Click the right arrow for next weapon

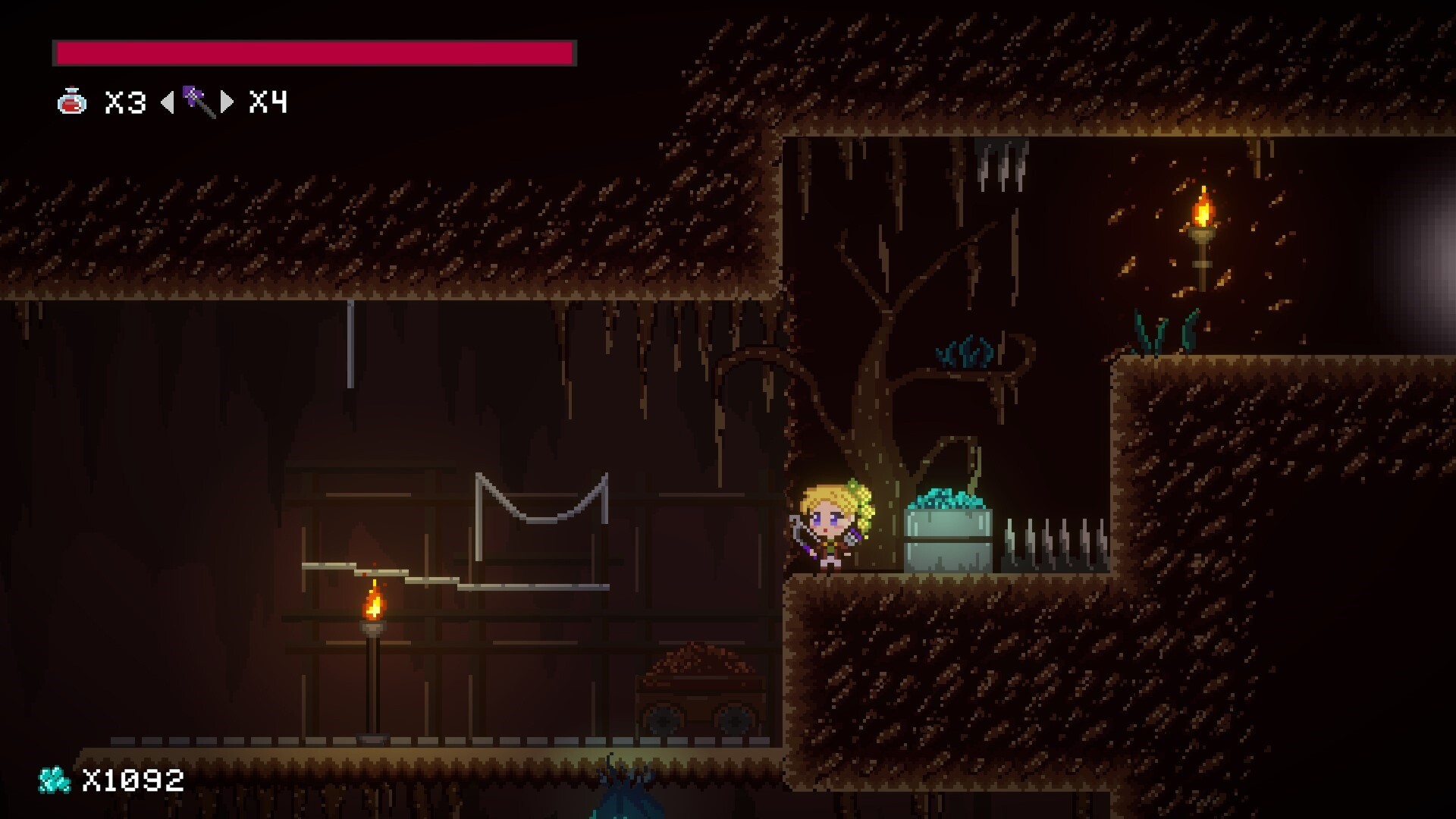pyautogui.click(x=226, y=99)
